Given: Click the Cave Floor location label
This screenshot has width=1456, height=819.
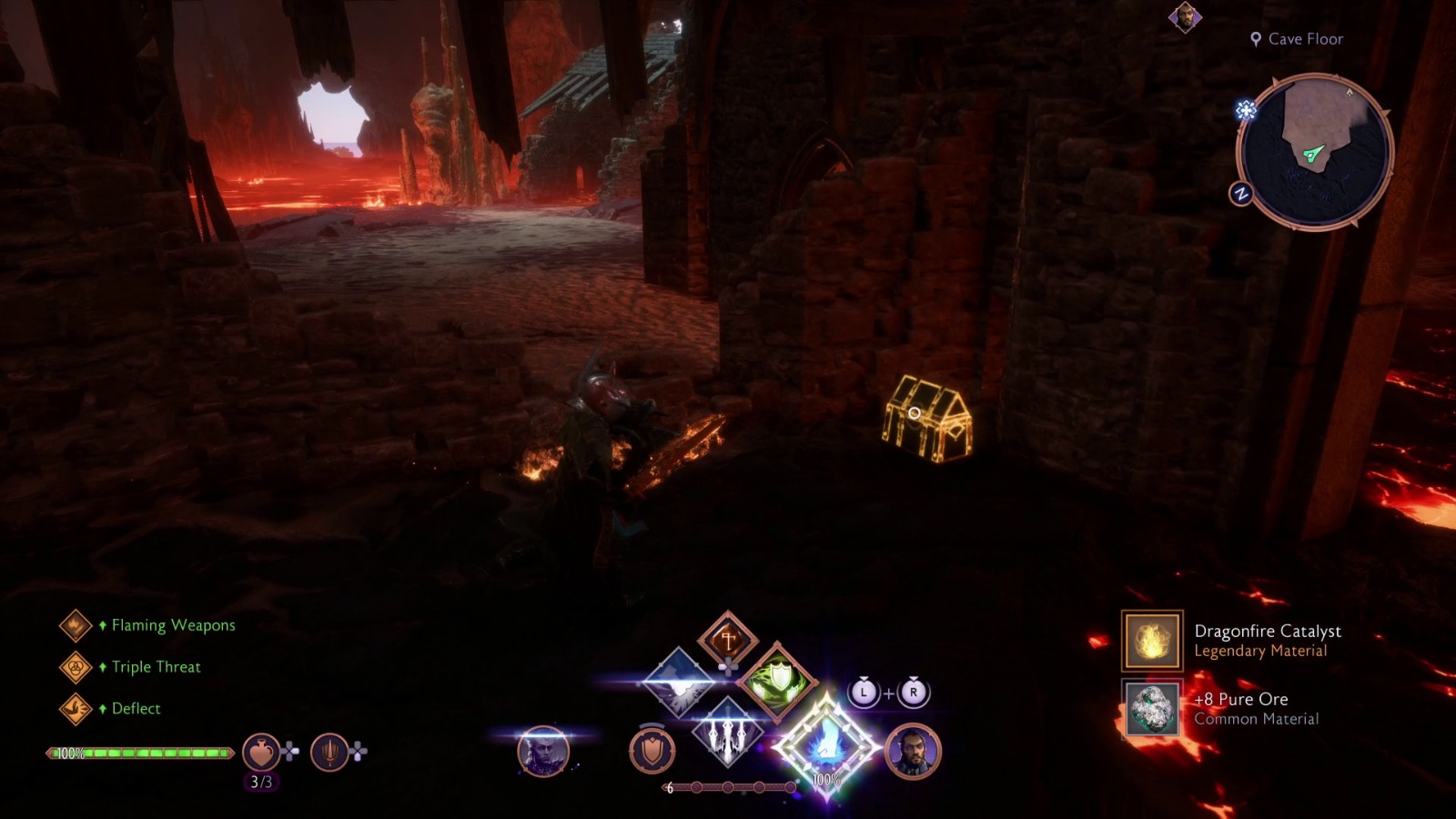Looking at the screenshot, I should coord(1296,39).
